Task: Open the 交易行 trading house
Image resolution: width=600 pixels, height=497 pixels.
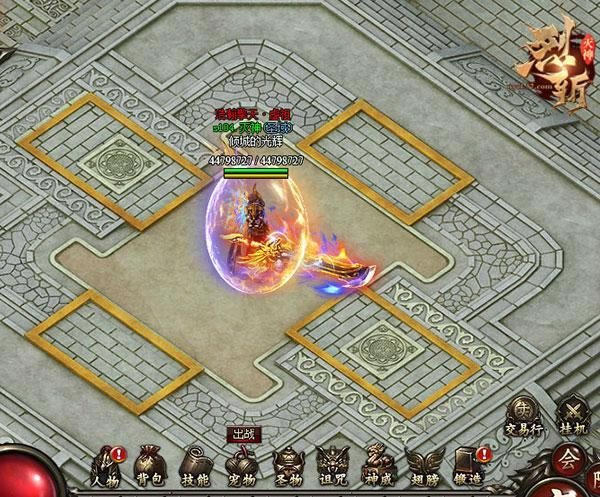Action: click(x=524, y=414)
